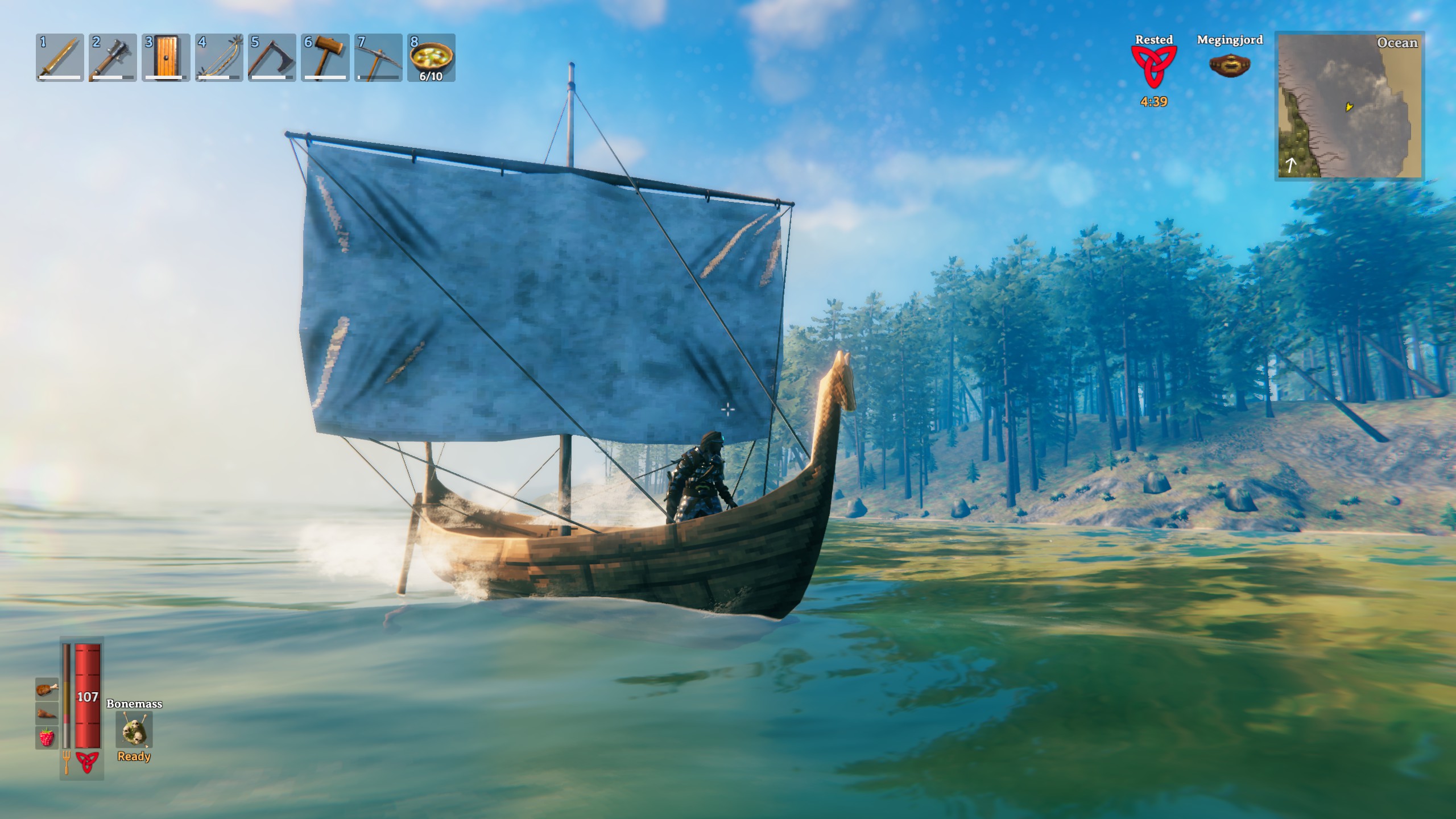Select the pickaxe in hotbar slot 7
The image size is (1456, 819).
coord(378,58)
